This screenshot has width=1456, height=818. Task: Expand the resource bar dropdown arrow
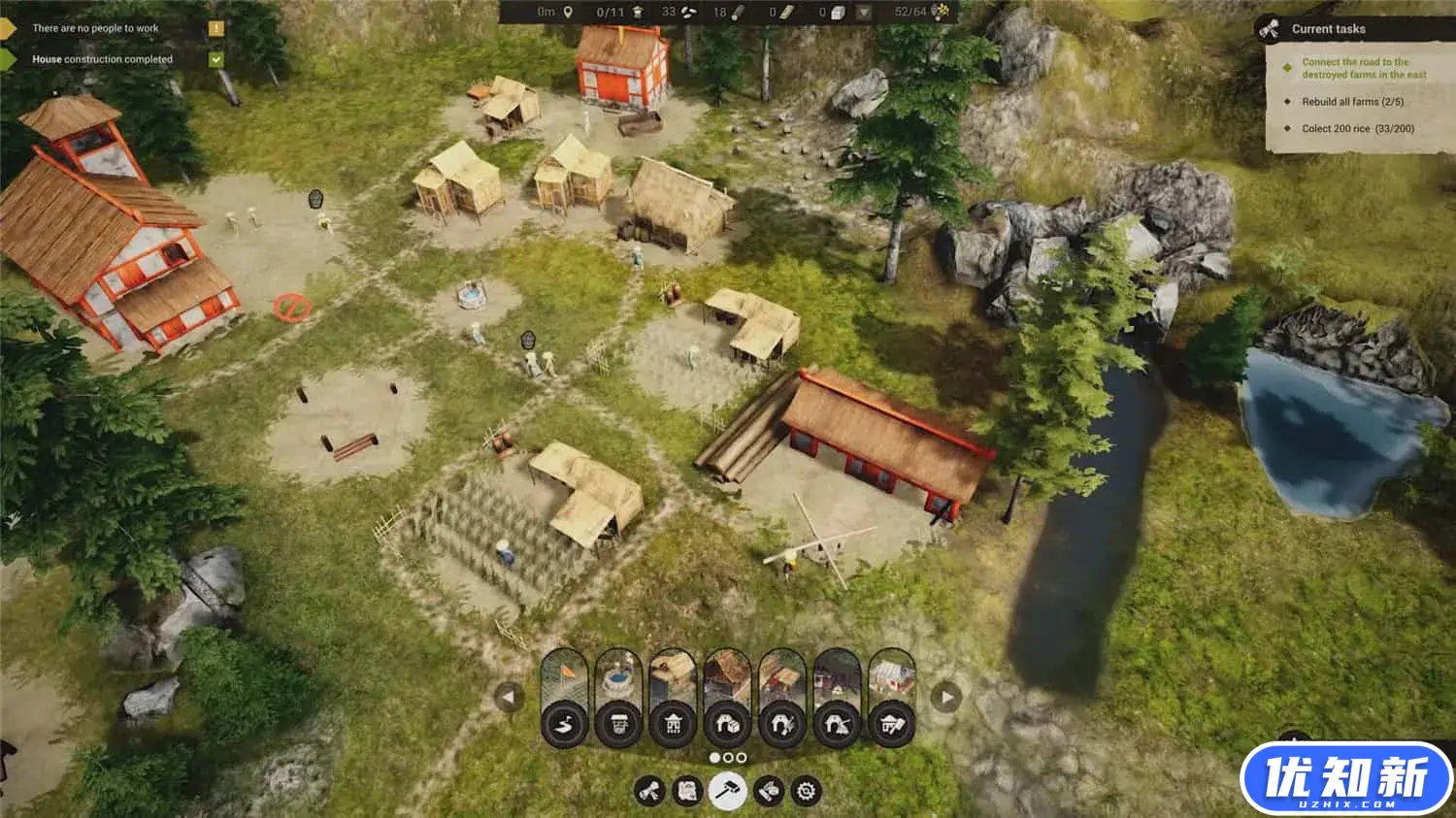point(863,13)
